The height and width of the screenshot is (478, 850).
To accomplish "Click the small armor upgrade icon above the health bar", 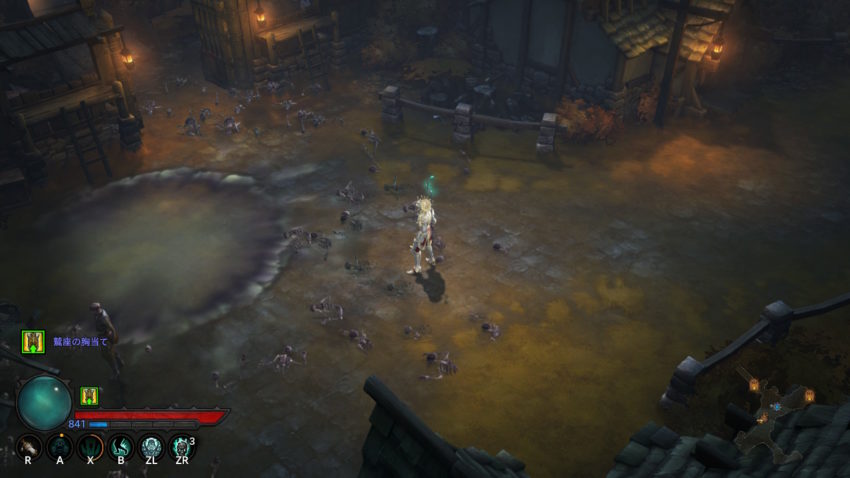I will coord(88,395).
